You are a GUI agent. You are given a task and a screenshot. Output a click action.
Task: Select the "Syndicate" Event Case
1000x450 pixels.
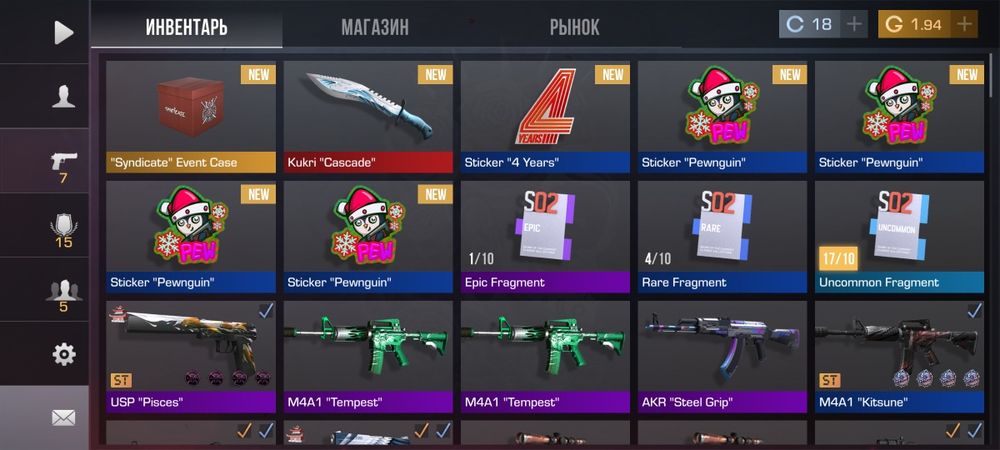point(191,116)
